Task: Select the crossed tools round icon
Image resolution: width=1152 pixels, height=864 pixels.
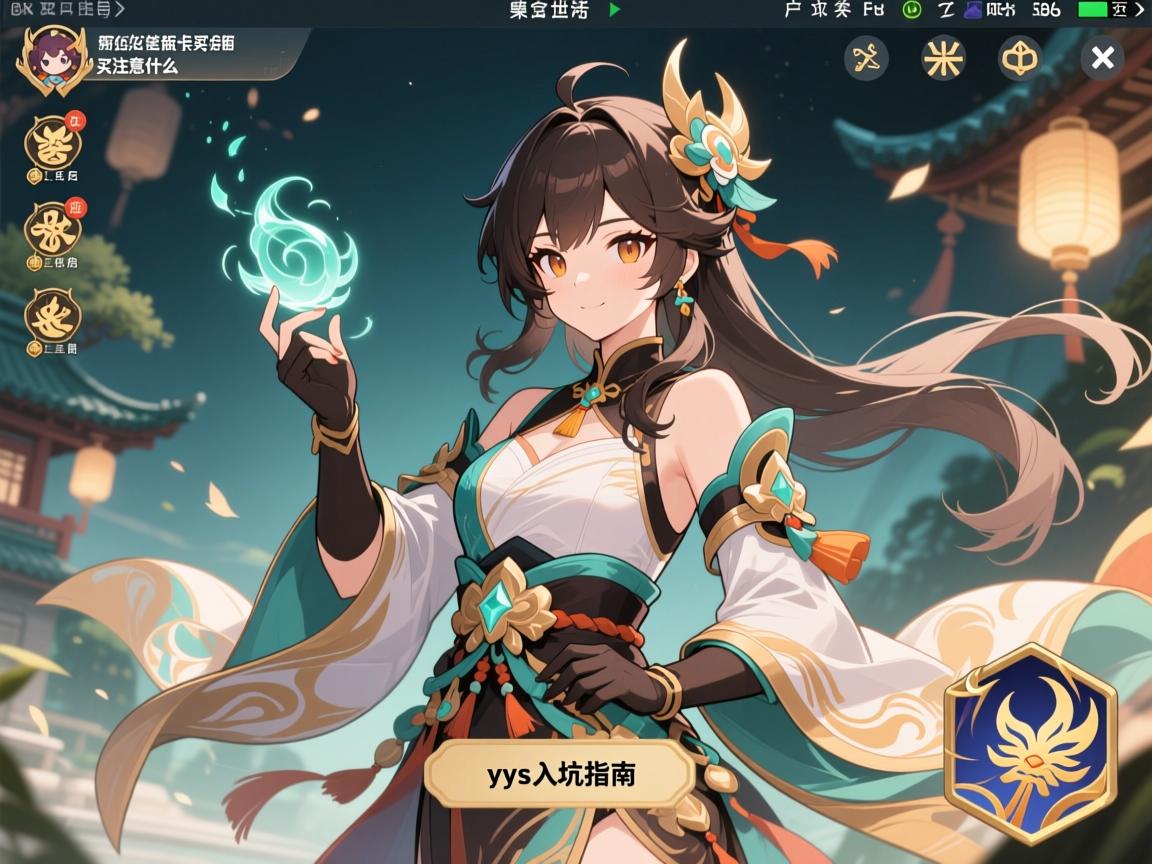Action: click(x=866, y=59)
